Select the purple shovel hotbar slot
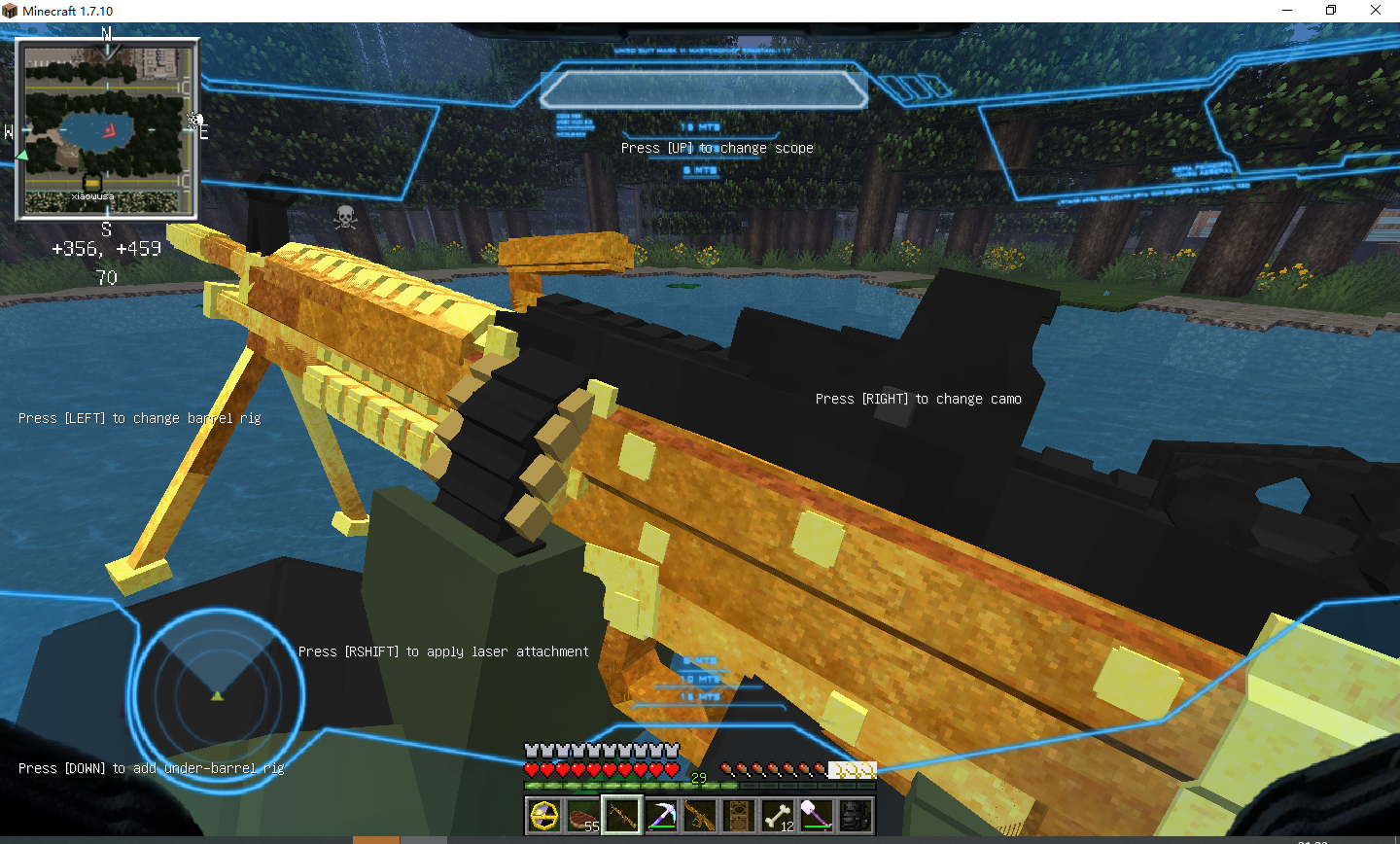This screenshot has width=1400, height=844. click(x=817, y=816)
